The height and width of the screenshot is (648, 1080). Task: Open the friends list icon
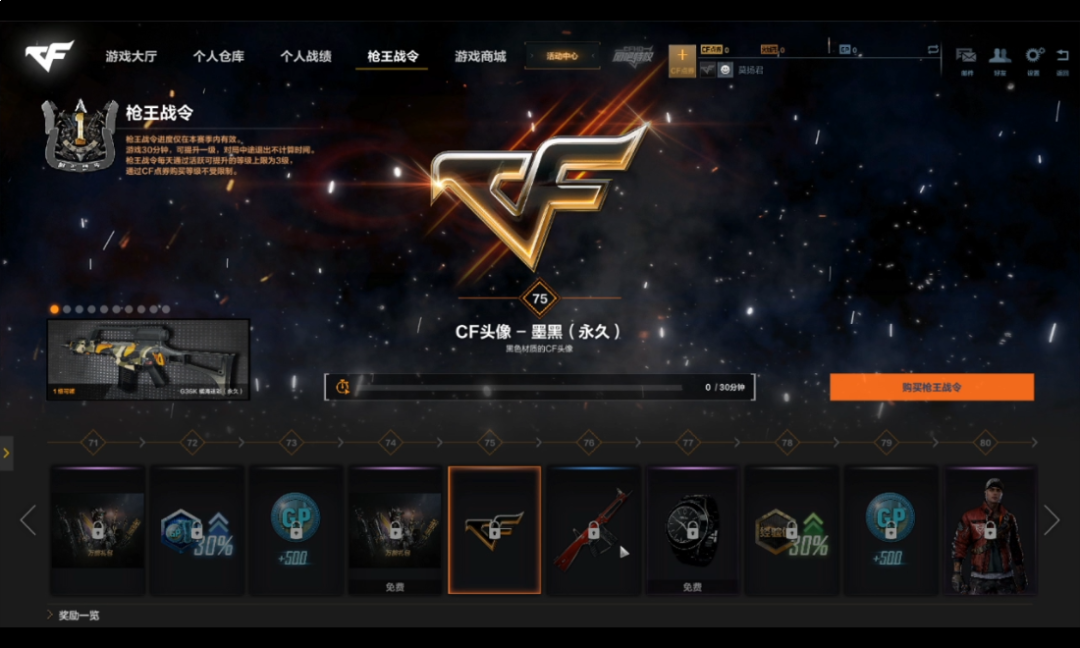999,57
